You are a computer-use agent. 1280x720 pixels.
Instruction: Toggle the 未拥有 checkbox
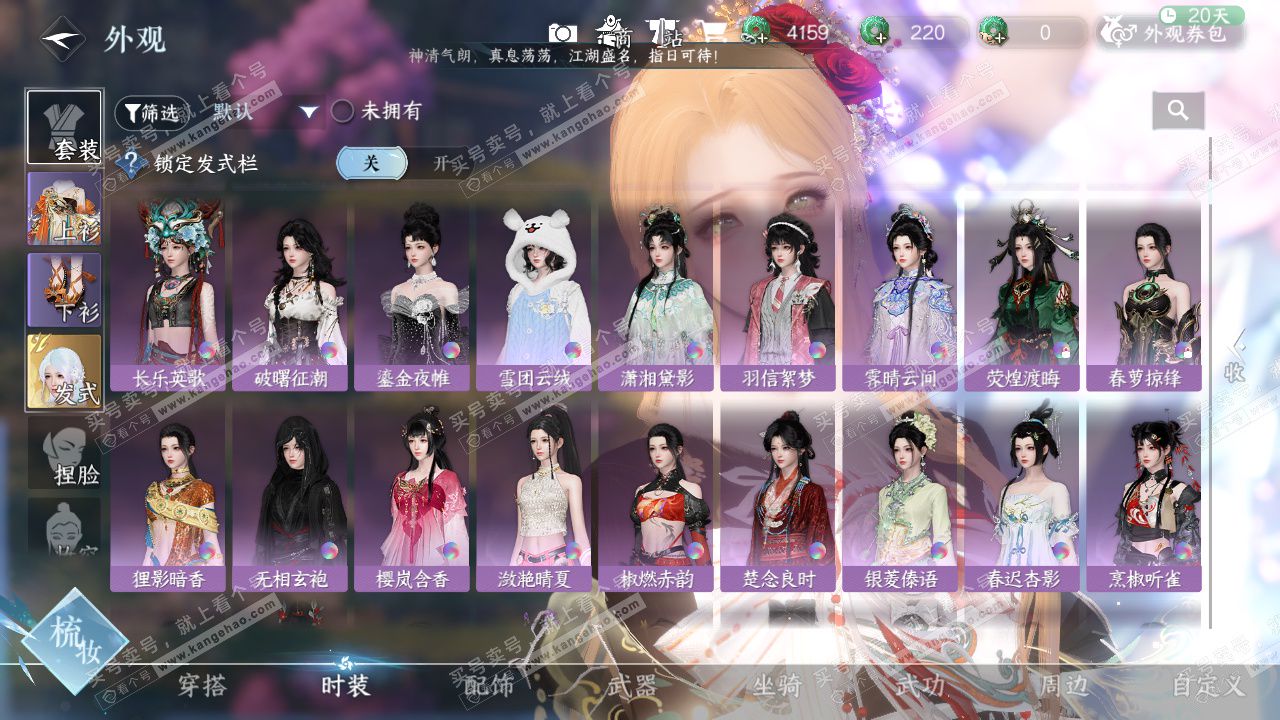[x=343, y=111]
